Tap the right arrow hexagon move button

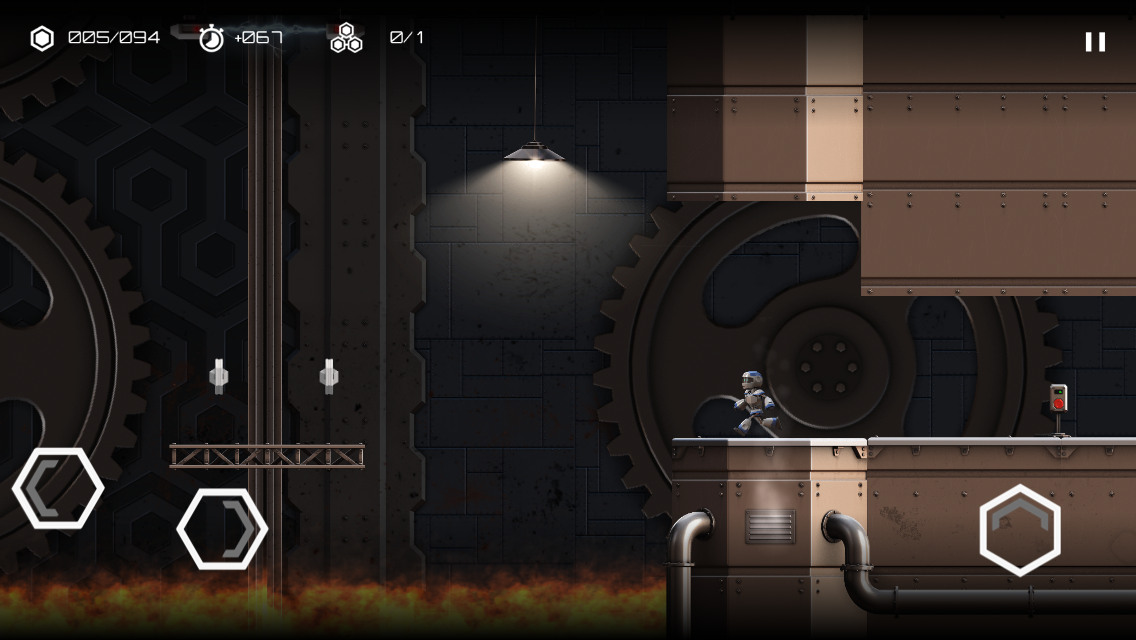pos(222,529)
